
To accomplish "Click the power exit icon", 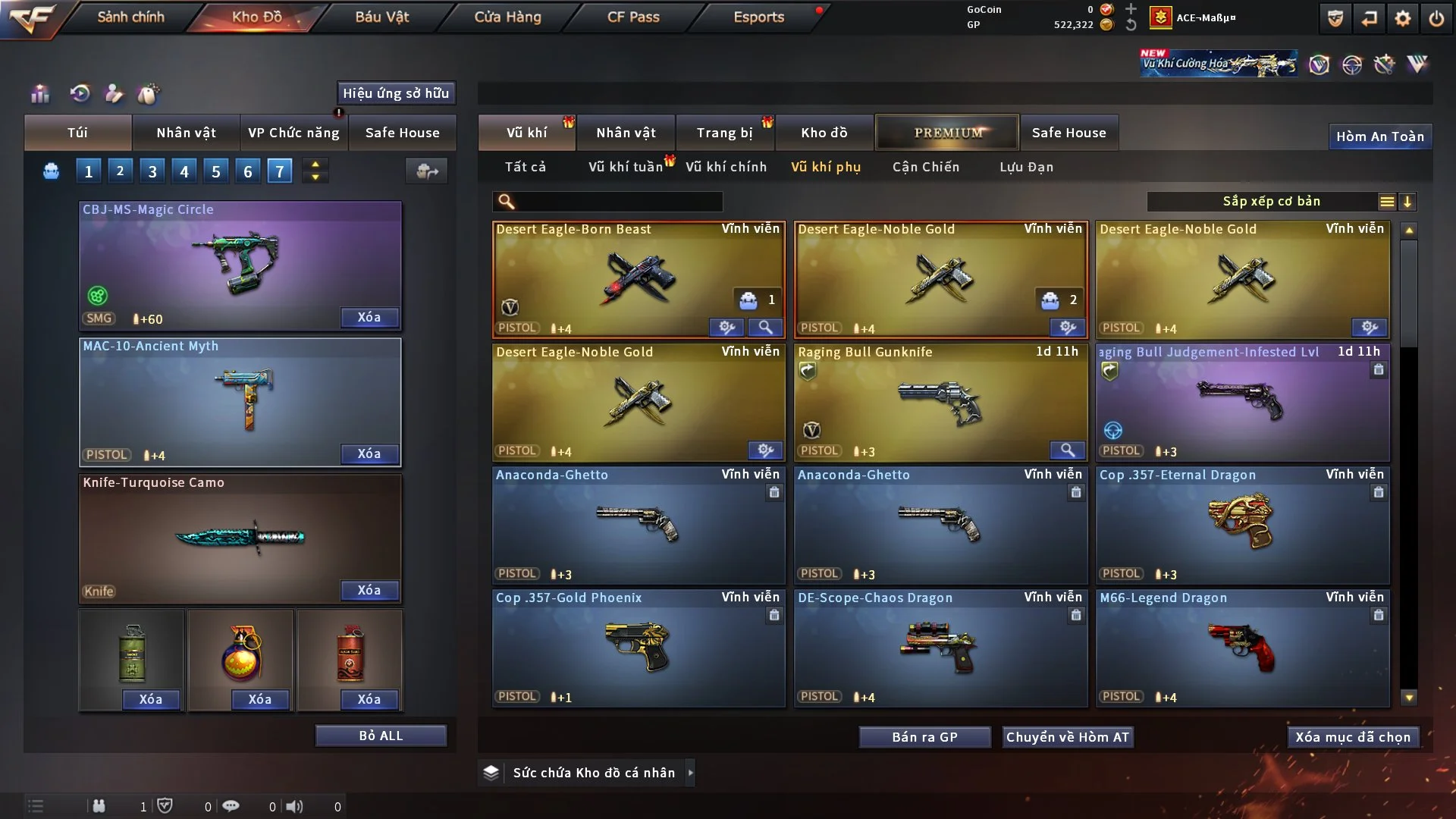I will (x=1436, y=18).
